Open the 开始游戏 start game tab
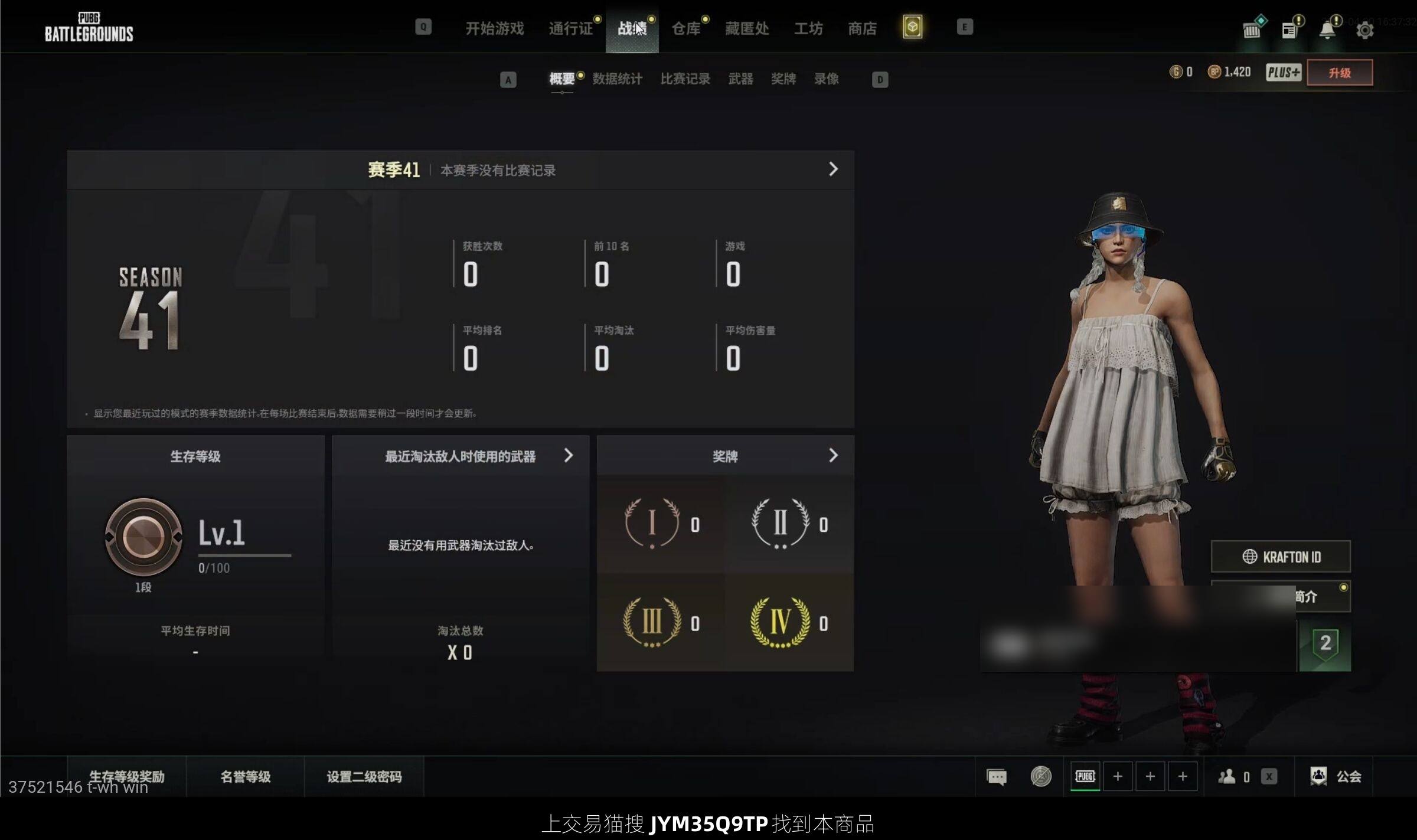This screenshot has height=840, width=1417. 494,28
